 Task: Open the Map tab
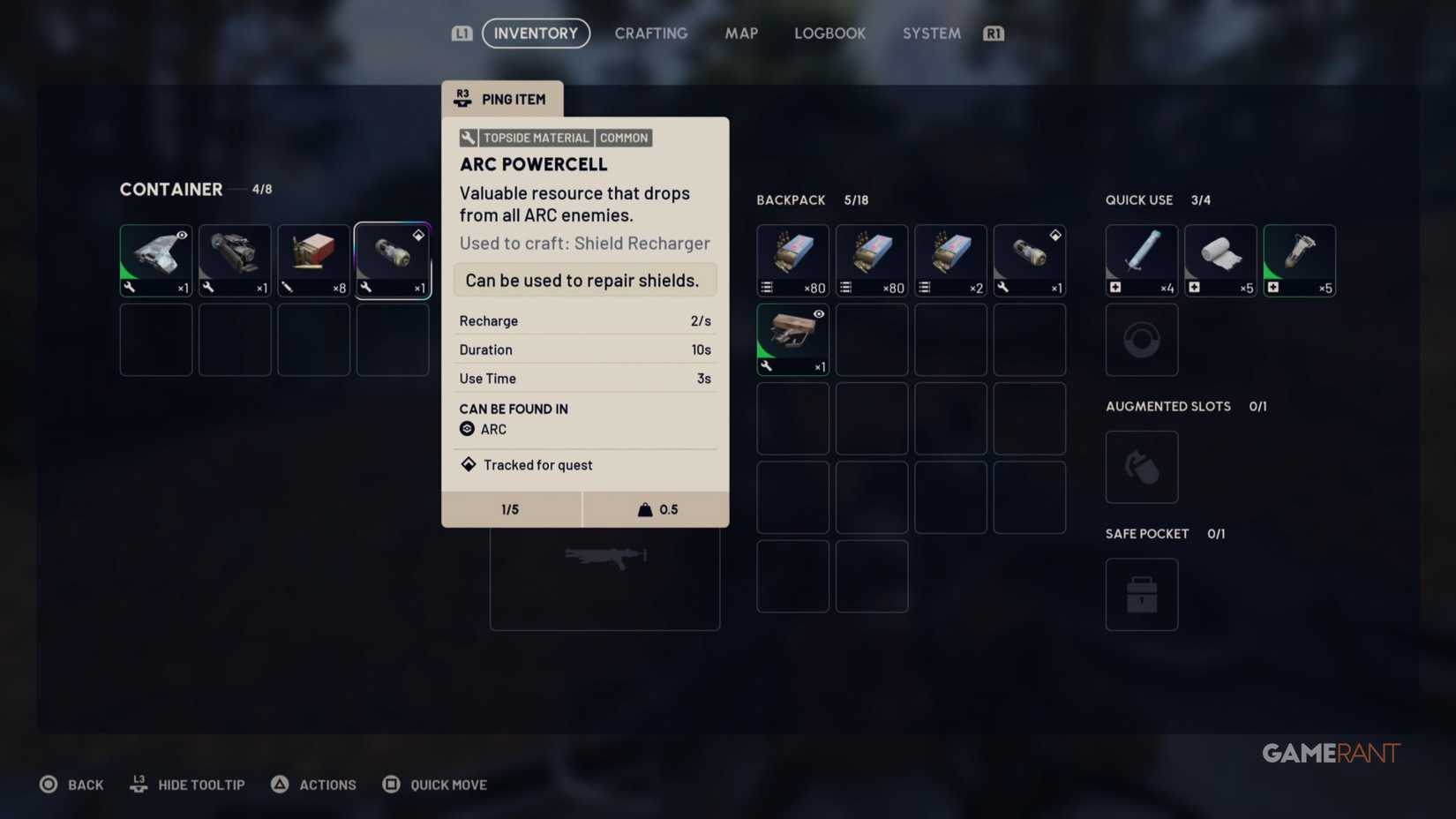pyautogui.click(x=740, y=33)
